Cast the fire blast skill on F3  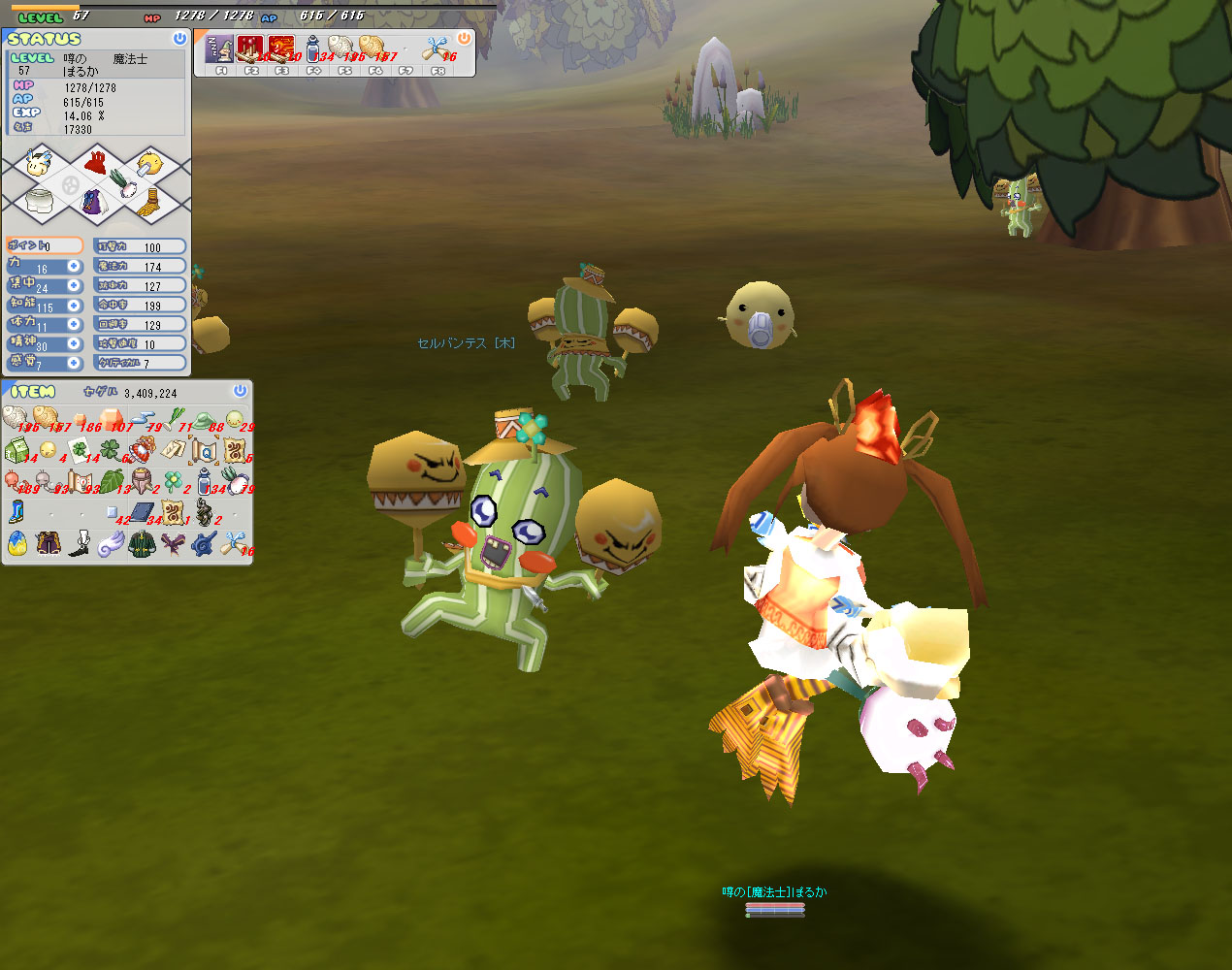coord(281,48)
